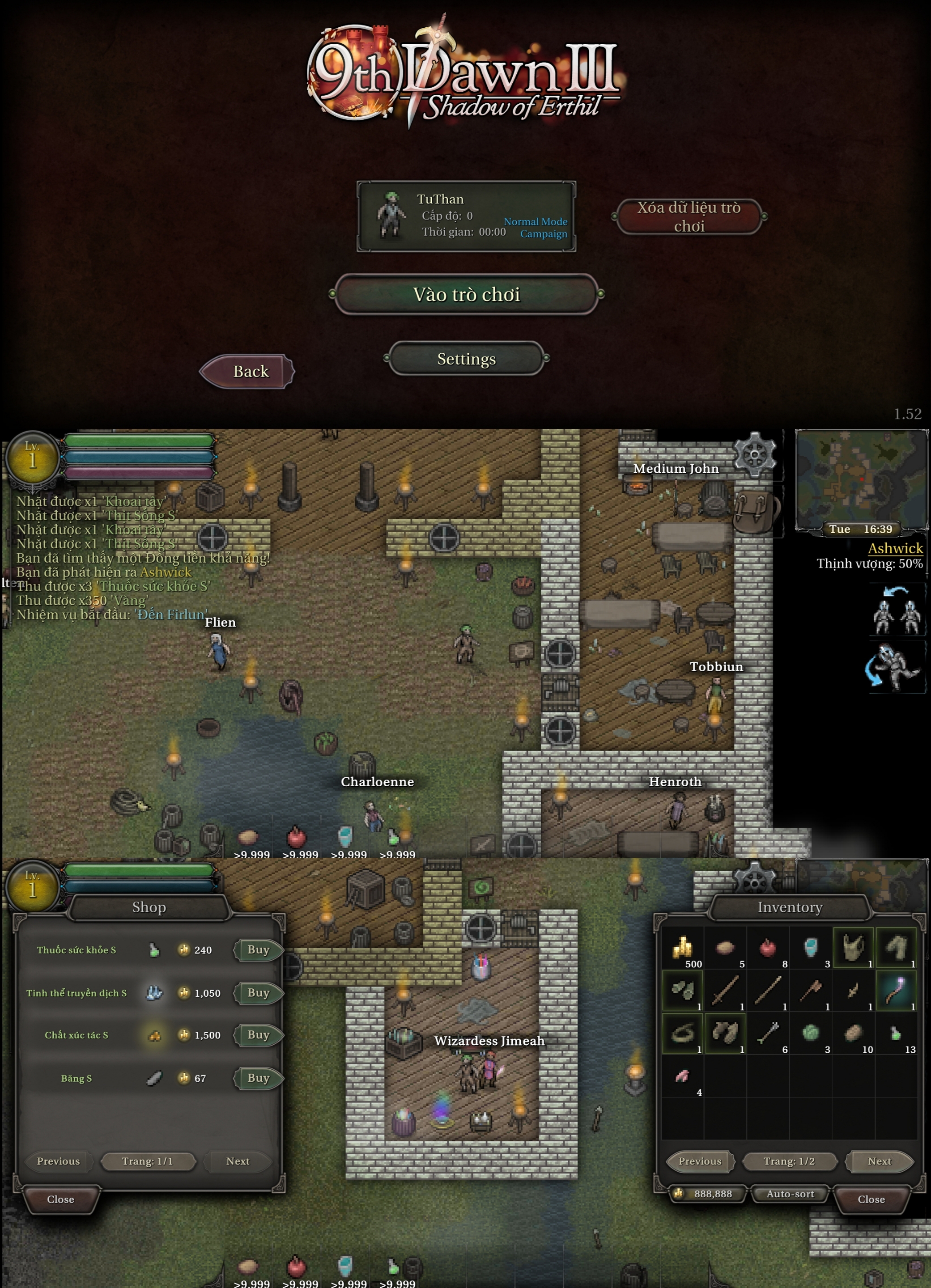Delete game data with Xóa dữ liệu trò chơi
The height and width of the screenshot is (1288, 931).
pyautogui.click(x=689, y=216)
